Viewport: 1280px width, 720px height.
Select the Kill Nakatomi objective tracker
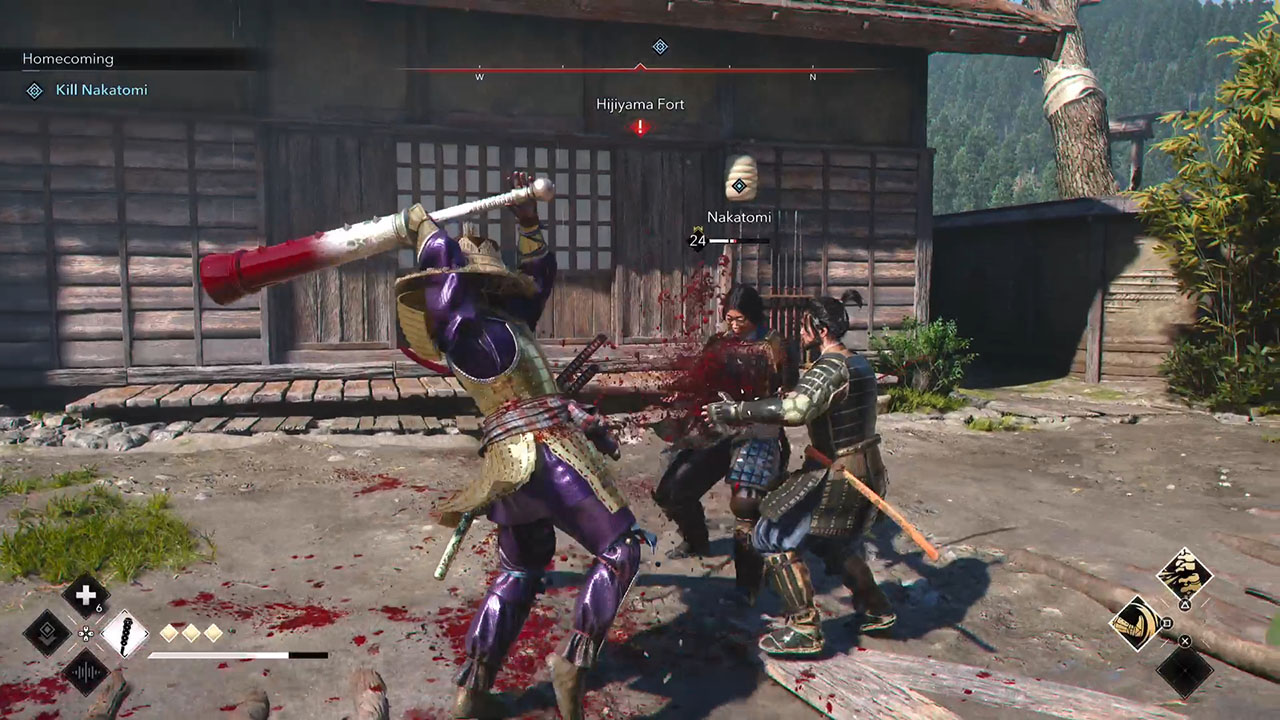pyautogui.click(x=100, y=90)
